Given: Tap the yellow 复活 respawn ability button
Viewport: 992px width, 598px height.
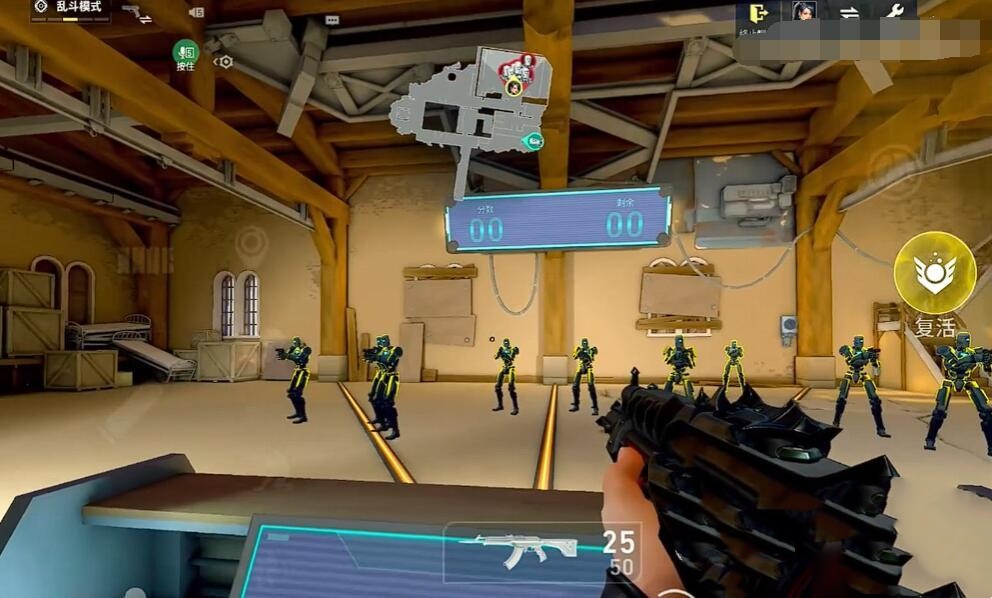Looking at the screenshot, I should click(935, 273).
